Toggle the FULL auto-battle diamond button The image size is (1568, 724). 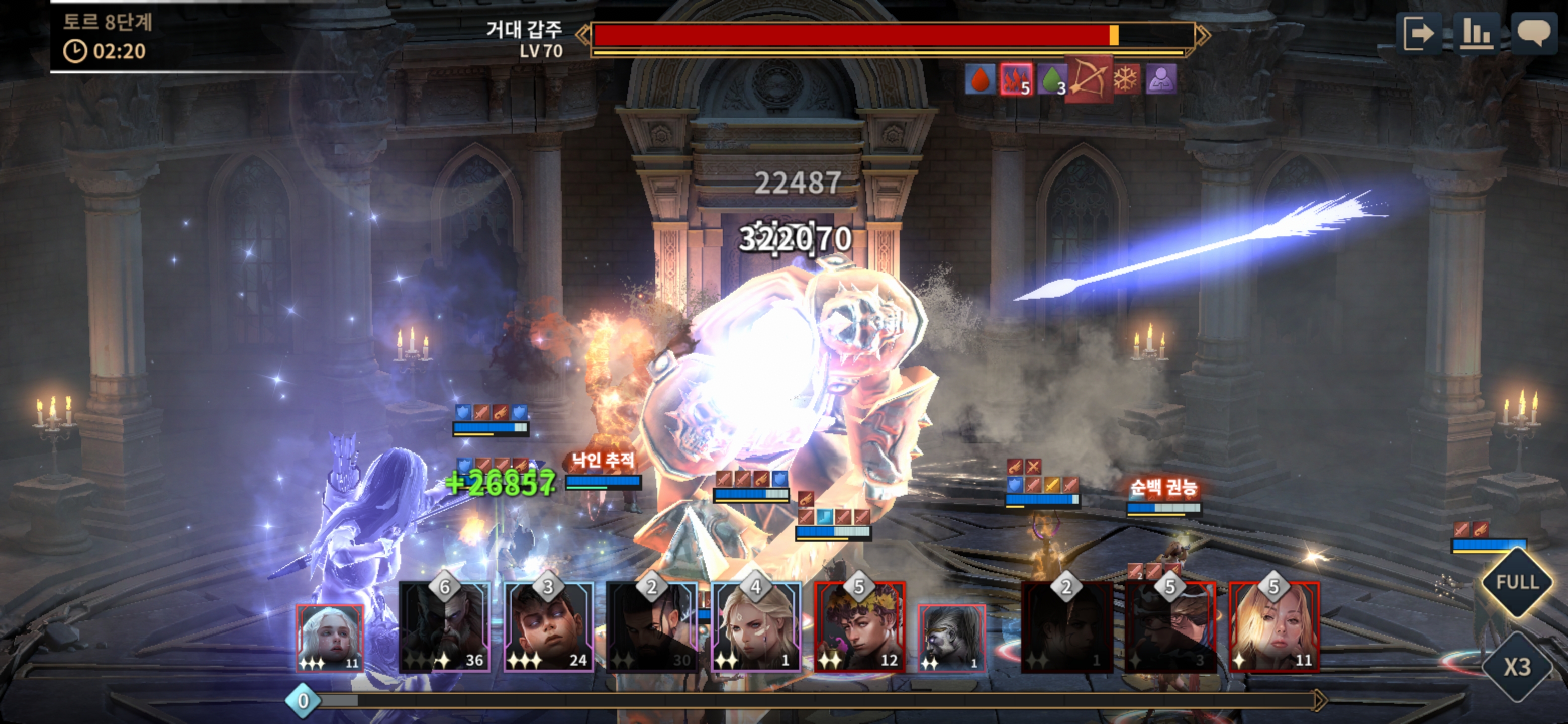pyautogui.click(x=1517, y=582)
